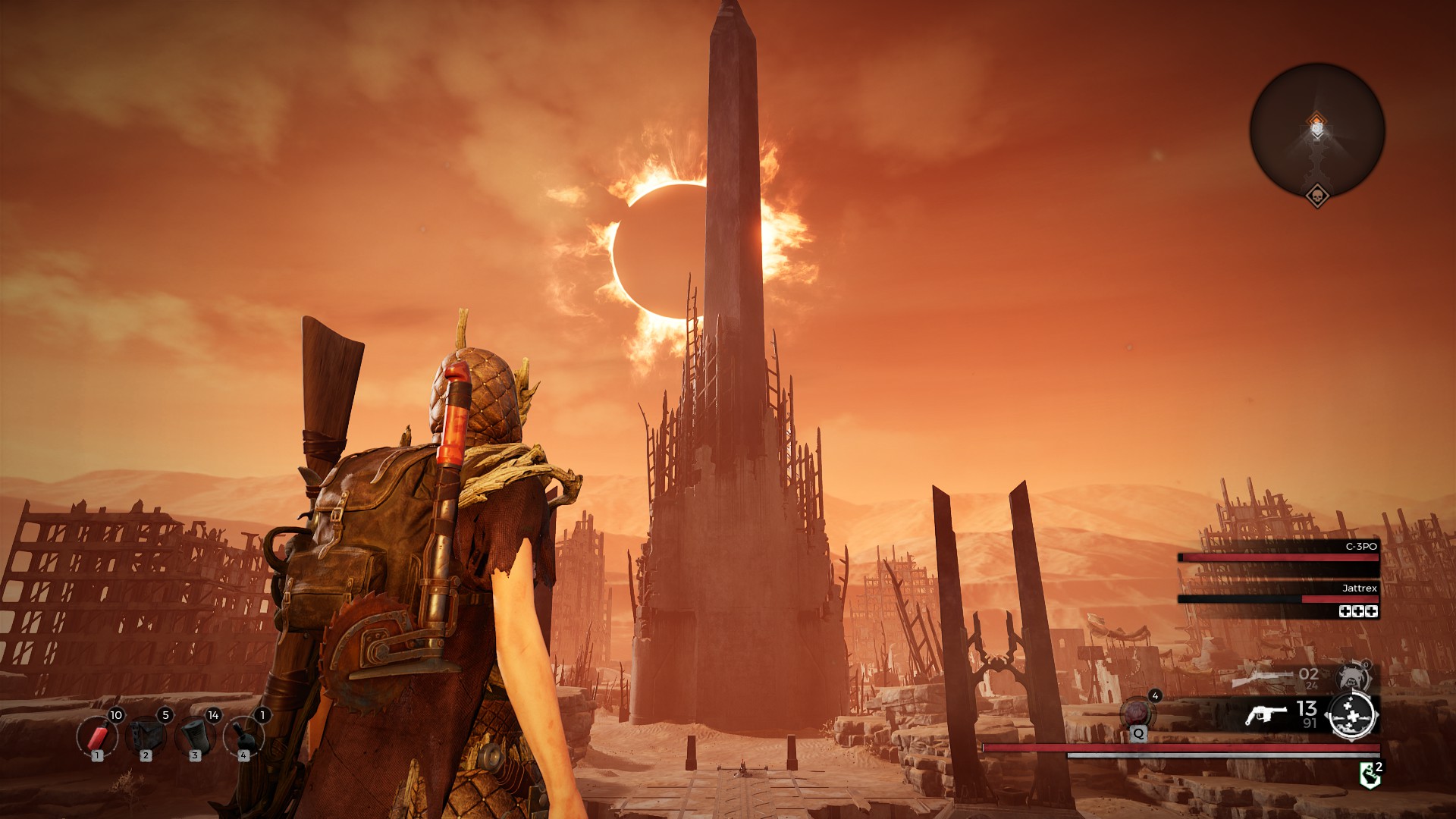Screen dimensions: 1456x819
Task: Select teammate C-3PO's status panel
Action: 1279,554
